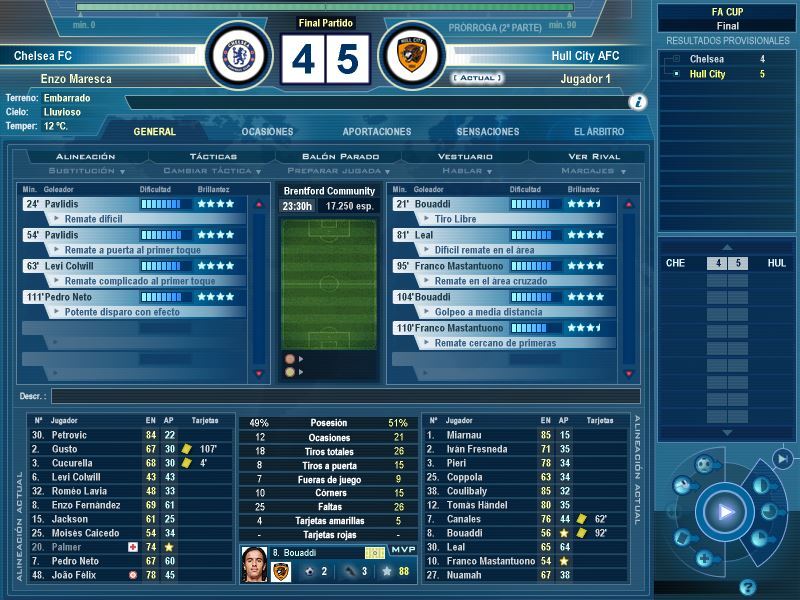Viewport: 800px width, 600px height.
Task: Open the Aportaciones tab
Action: click(x=377, y=132)
